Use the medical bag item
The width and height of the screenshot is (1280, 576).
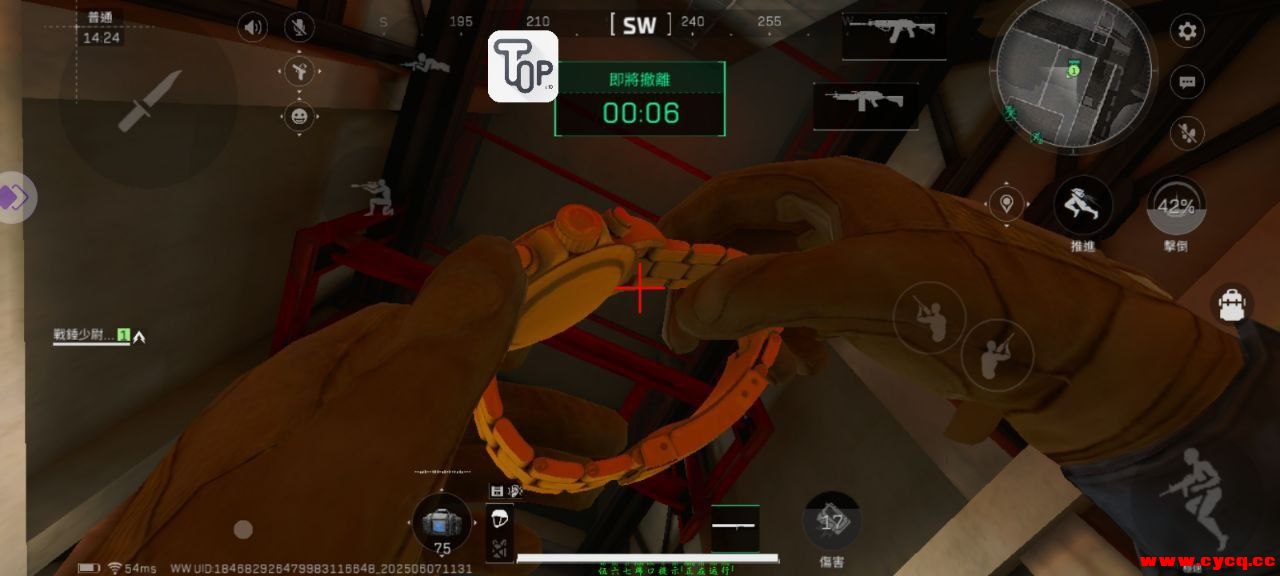[x=441, y=523]
